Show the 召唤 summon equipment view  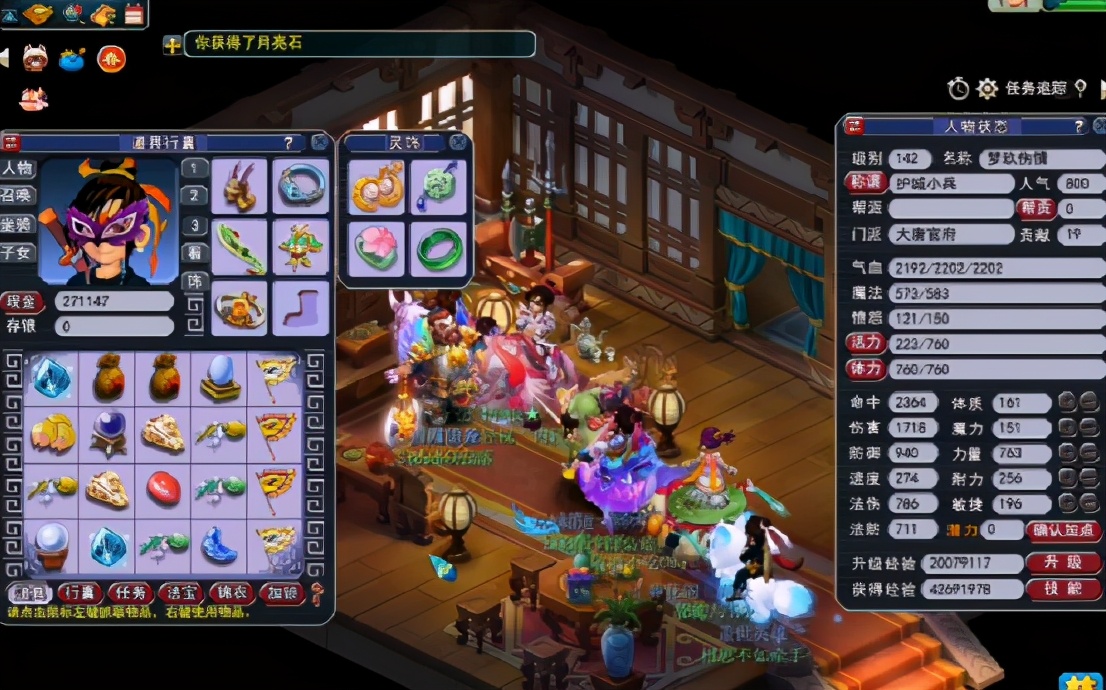click(17, 194)
